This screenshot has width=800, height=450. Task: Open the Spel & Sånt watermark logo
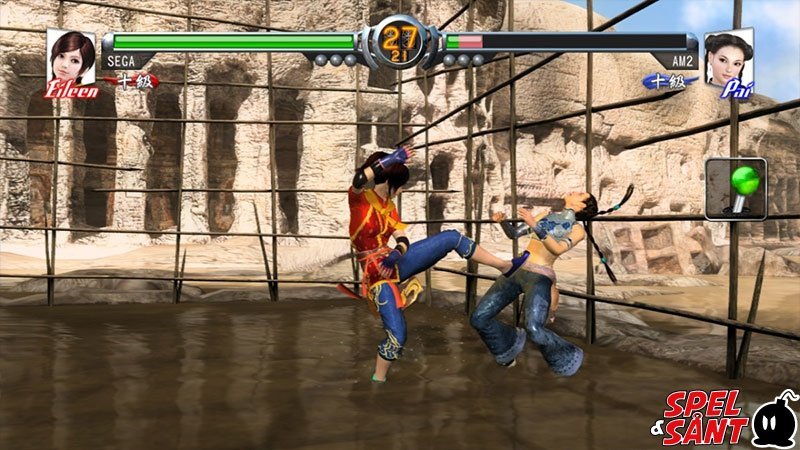(x=727, y=415)
